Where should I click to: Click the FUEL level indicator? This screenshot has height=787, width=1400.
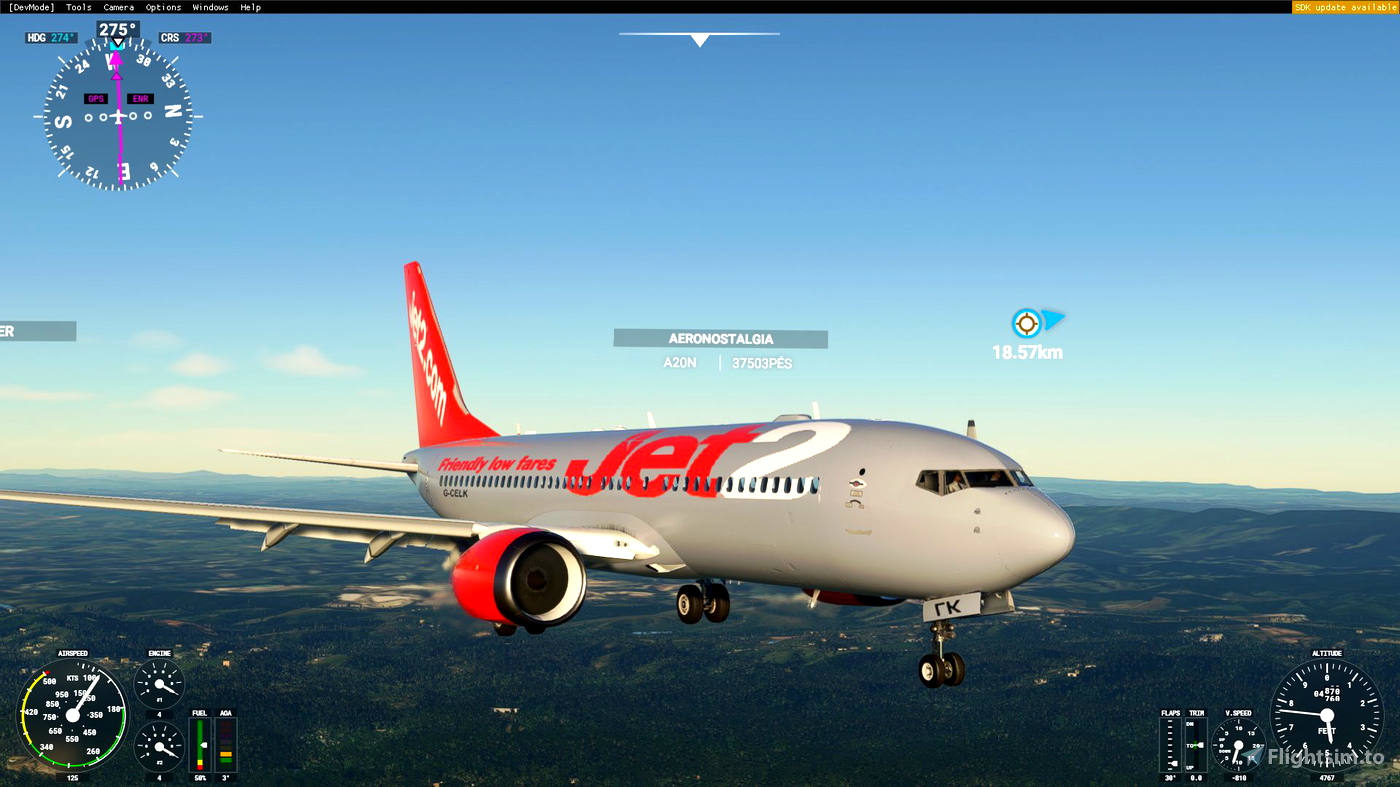[199, 742]
